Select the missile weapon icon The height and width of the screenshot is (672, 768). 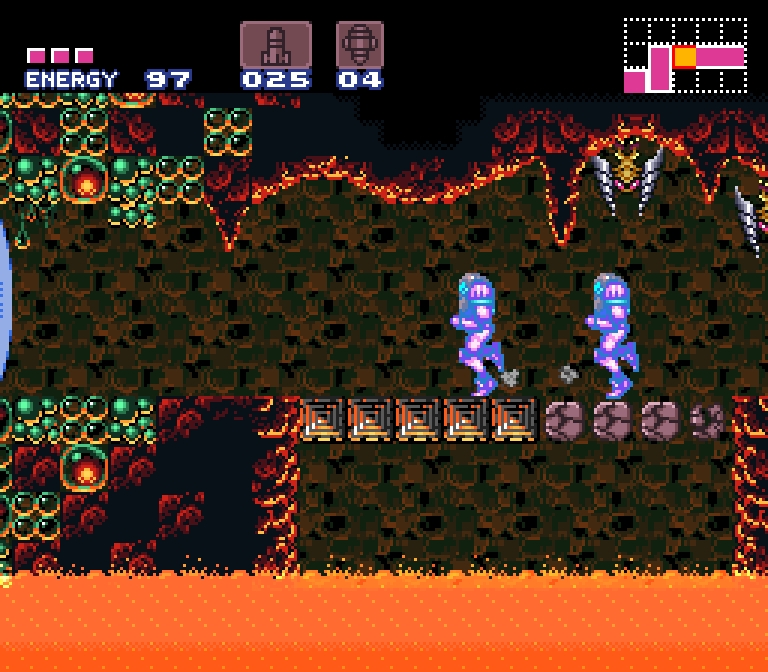(x=275, y=45)
